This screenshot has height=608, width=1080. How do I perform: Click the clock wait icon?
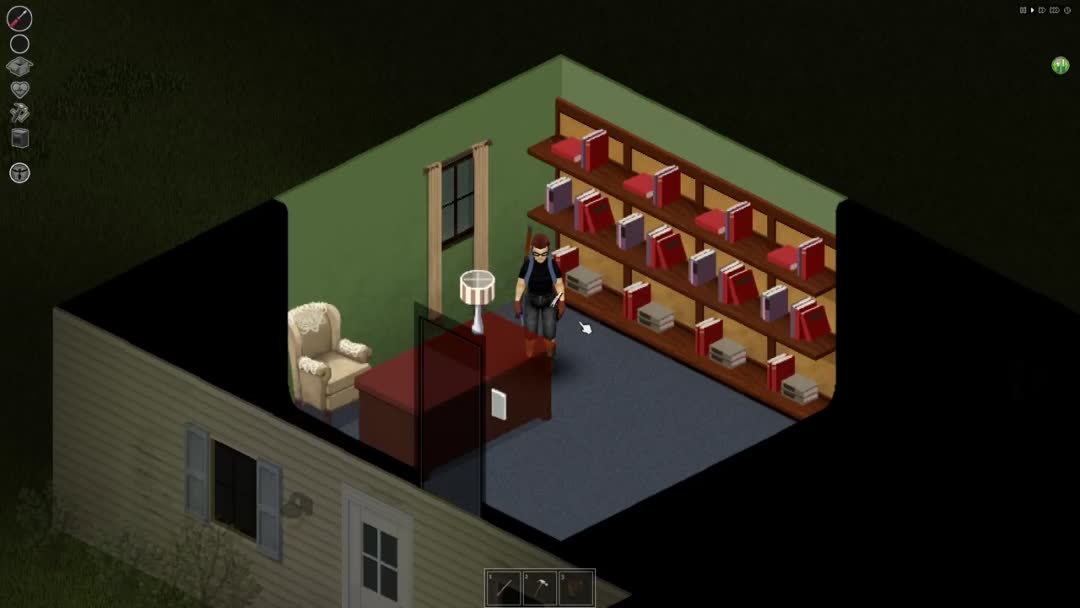(x=1067, y=10)
